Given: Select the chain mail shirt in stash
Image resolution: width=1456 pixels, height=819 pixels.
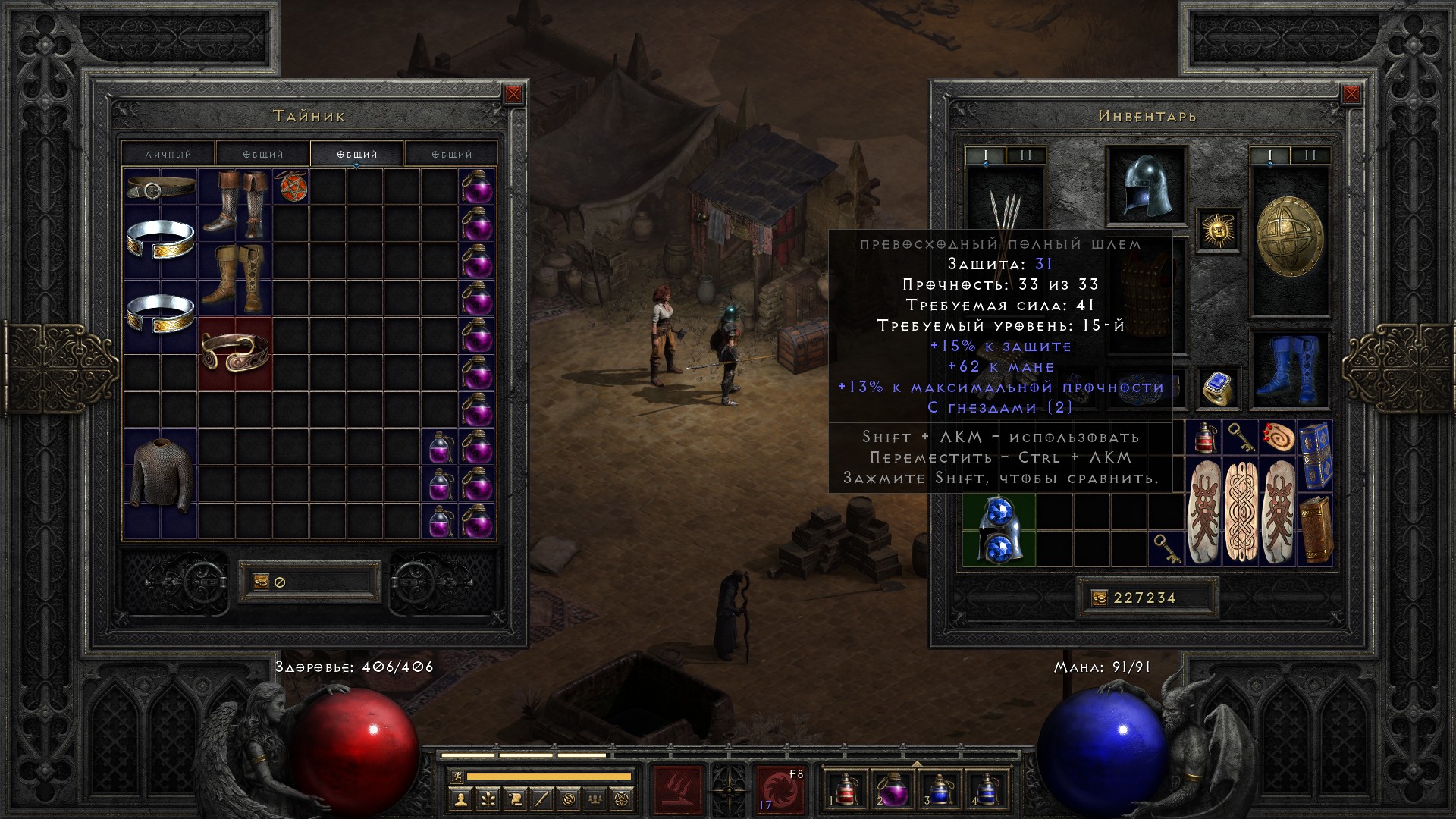Looking at the screenshot, I should pyautogui.click(x=160, y=475).
